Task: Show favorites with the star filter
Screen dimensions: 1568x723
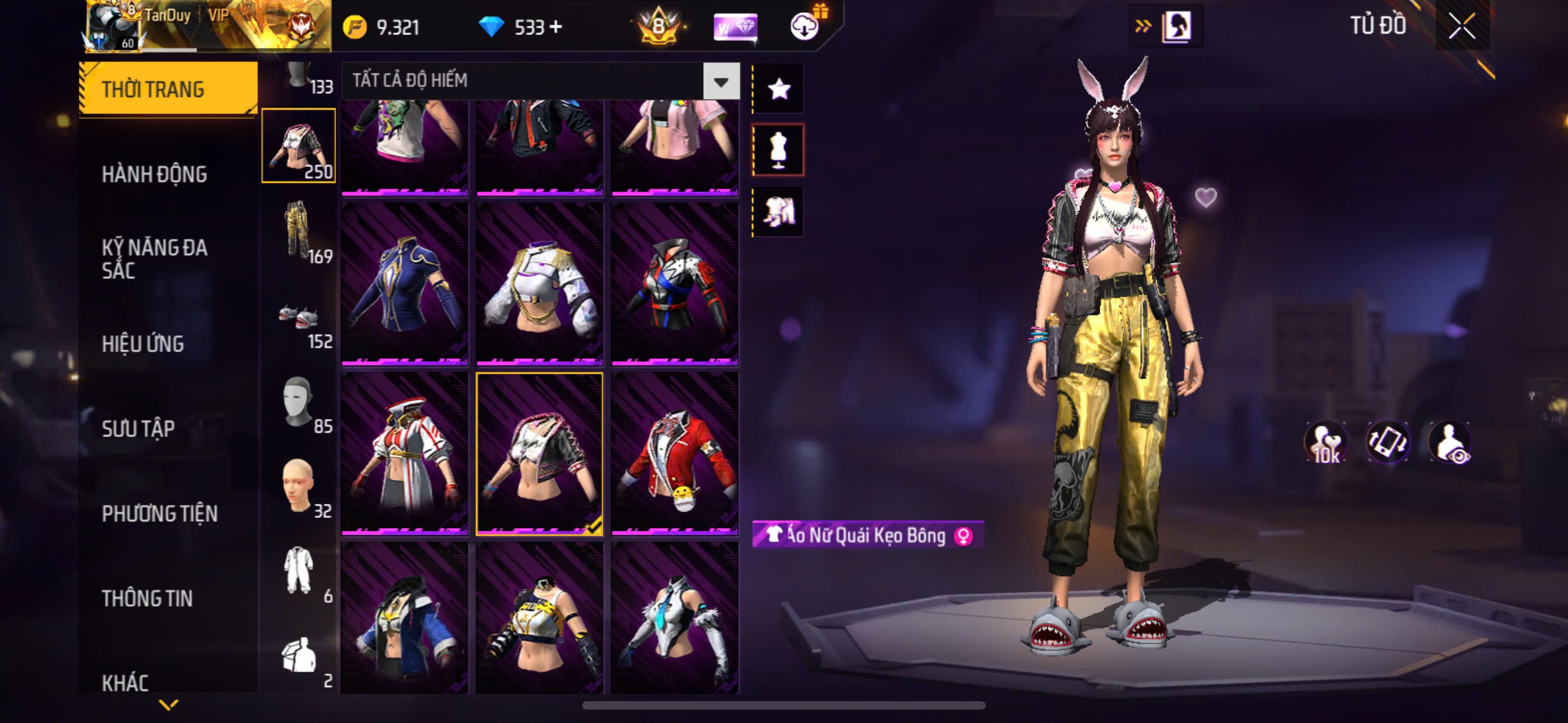Action: 778,90
